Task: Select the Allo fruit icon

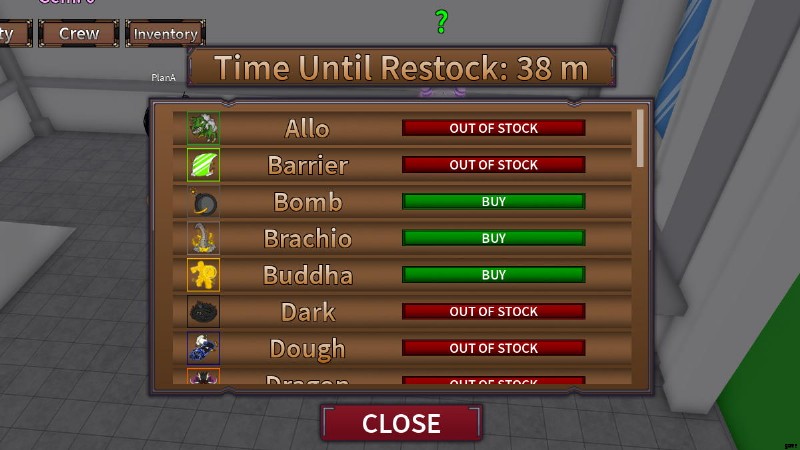Action: (204, 128)
